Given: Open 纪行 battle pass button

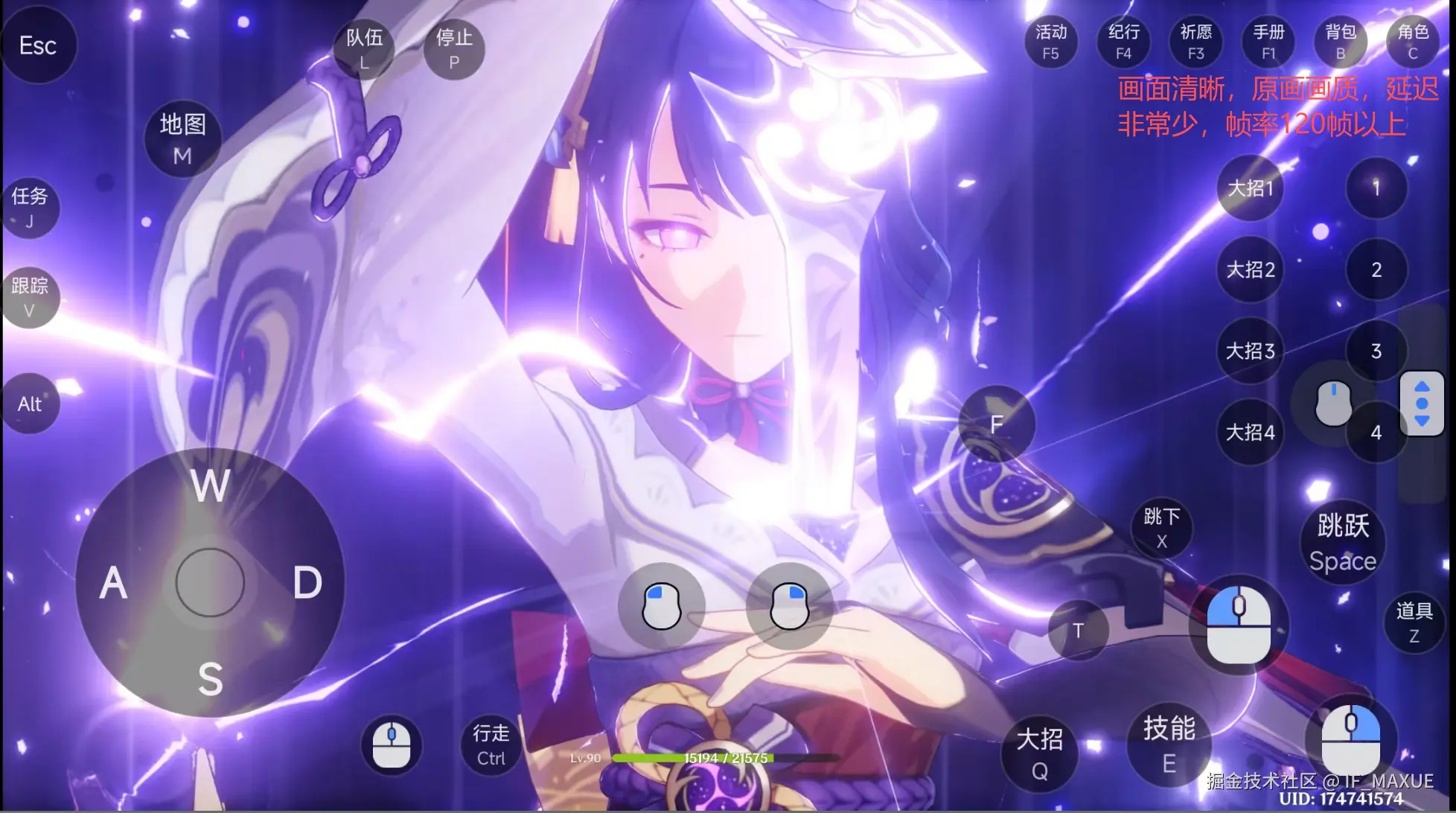Looking at the screenshot, I should click(x=1123, y=42).
